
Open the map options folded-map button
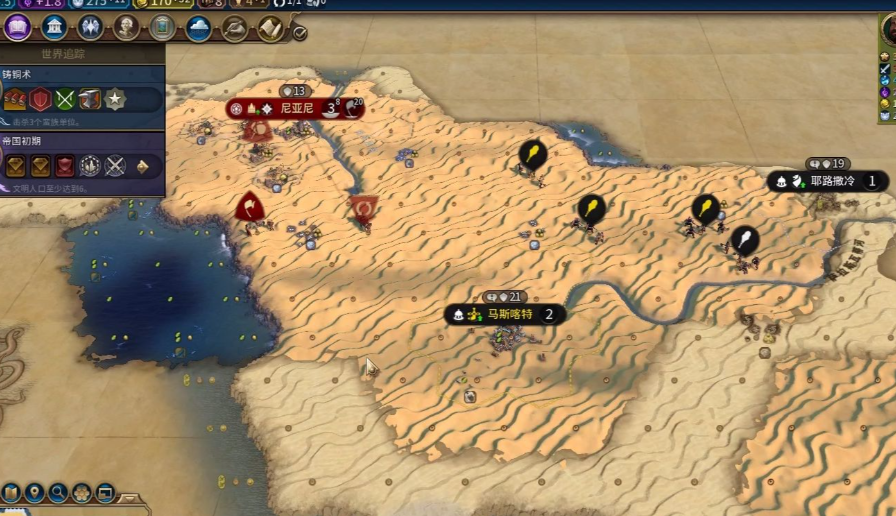12,492
